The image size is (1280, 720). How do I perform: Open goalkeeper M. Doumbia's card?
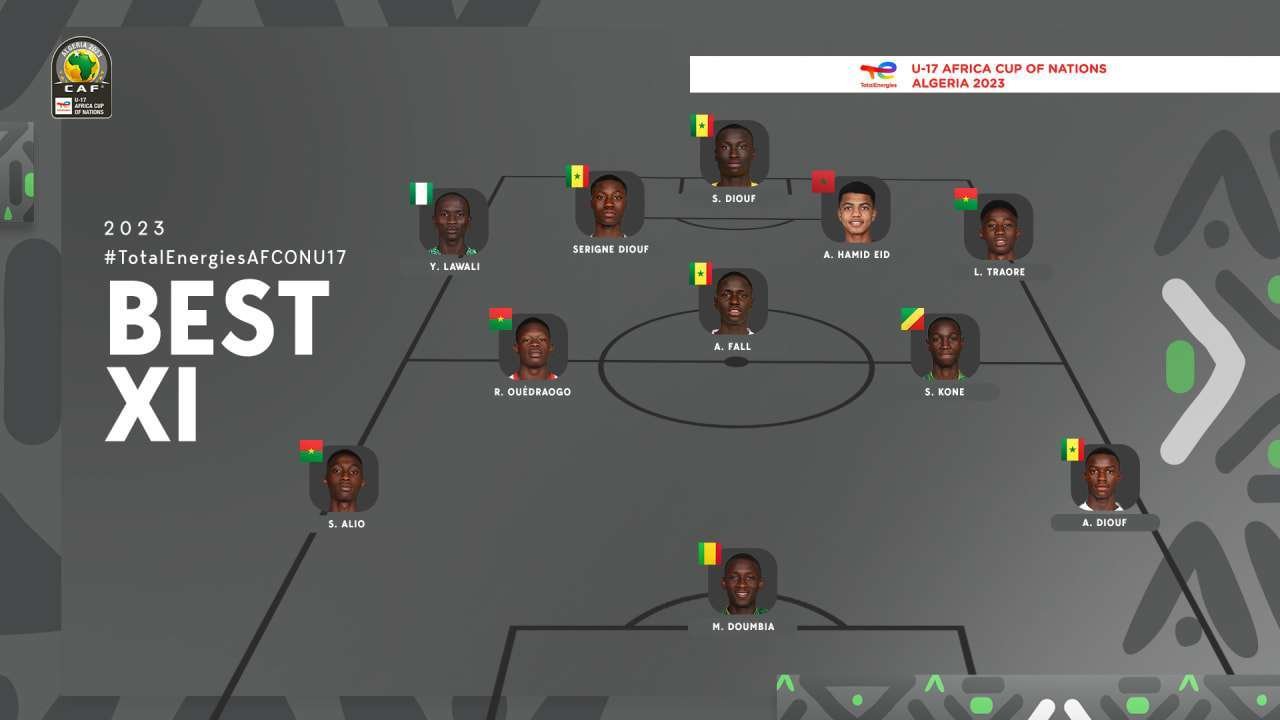tap(742, 581)
